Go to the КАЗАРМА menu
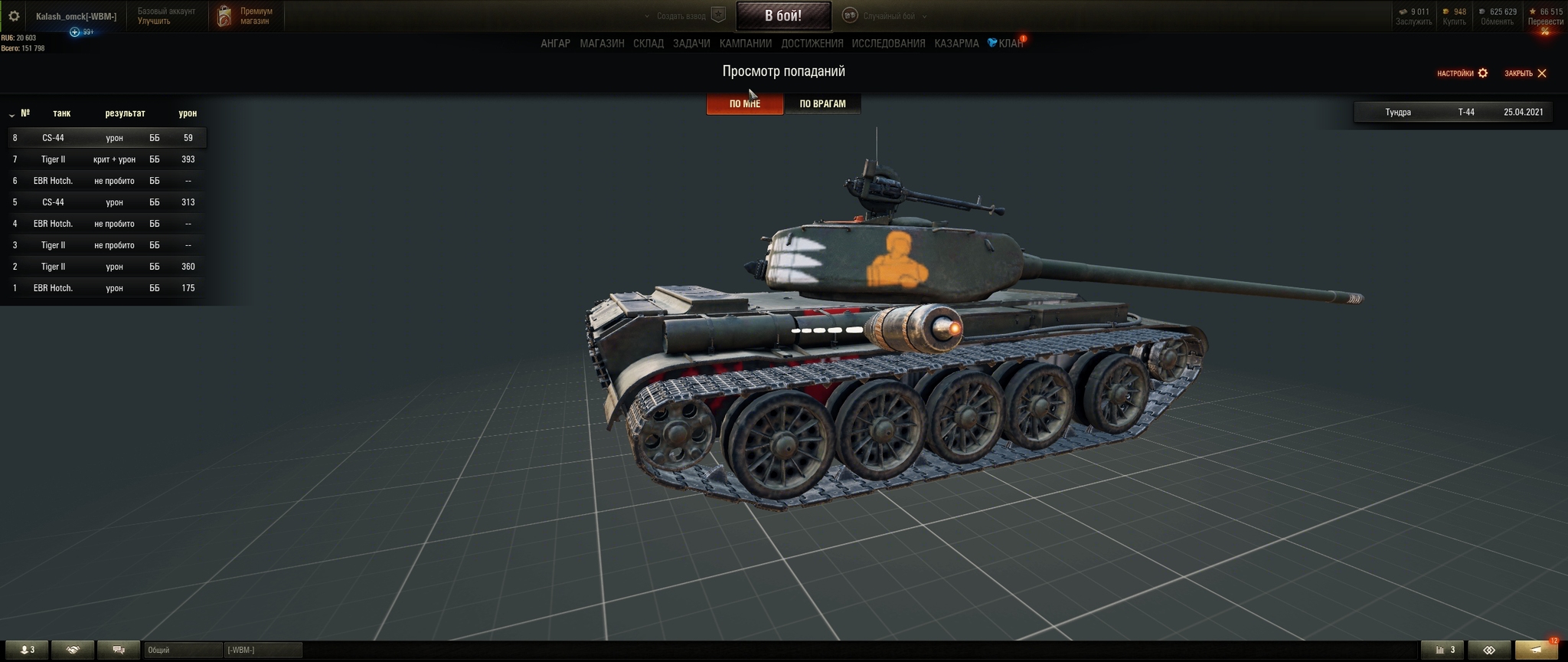Screen dimensions: 1568x662 [956, 44]
